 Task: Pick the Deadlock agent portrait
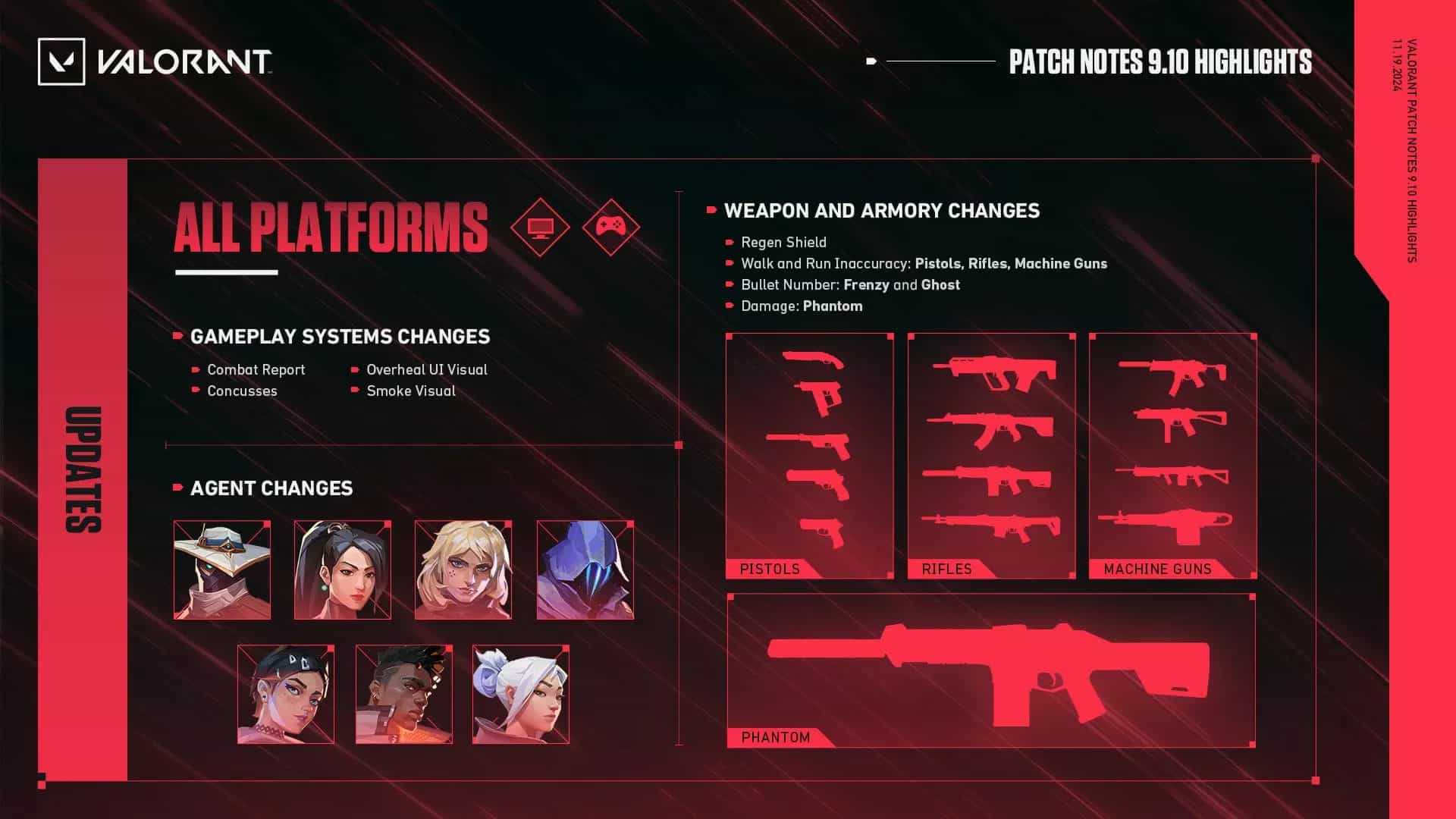[463, 570]
